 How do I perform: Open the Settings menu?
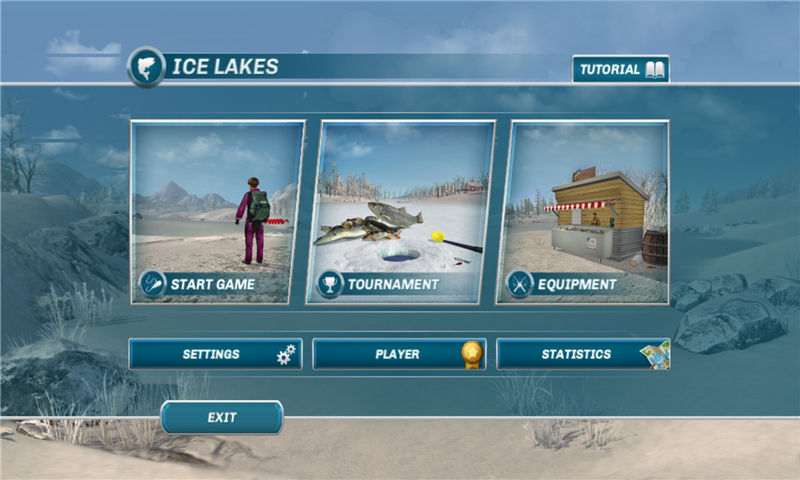click(215, 354)
